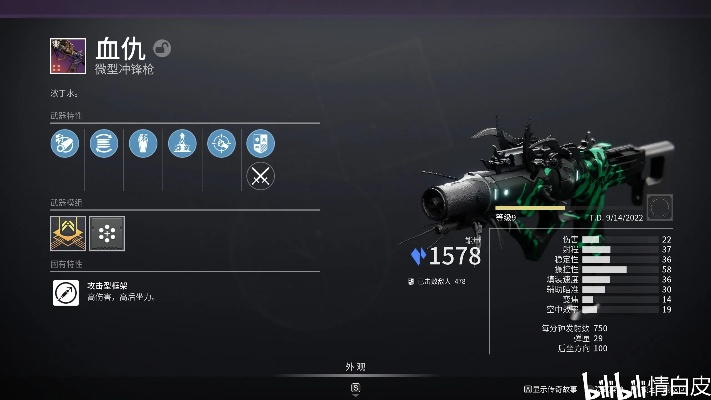The height and width of the screenshot is (400, 711).
Task: Open the gold weapon mod slot
Action: pos(66,233)
